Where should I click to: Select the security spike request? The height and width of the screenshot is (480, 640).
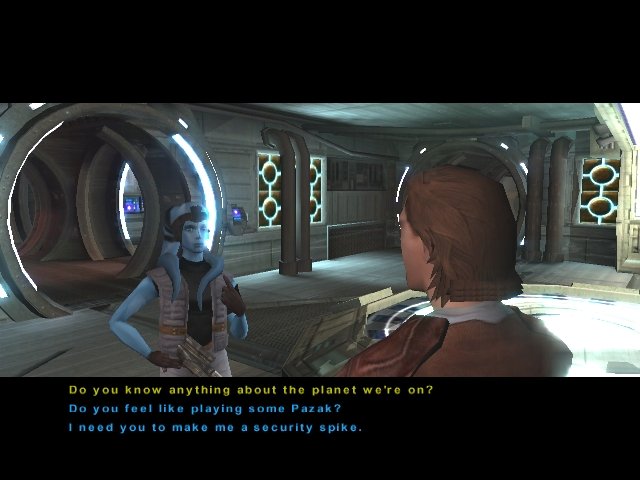(x=215, y=428)
